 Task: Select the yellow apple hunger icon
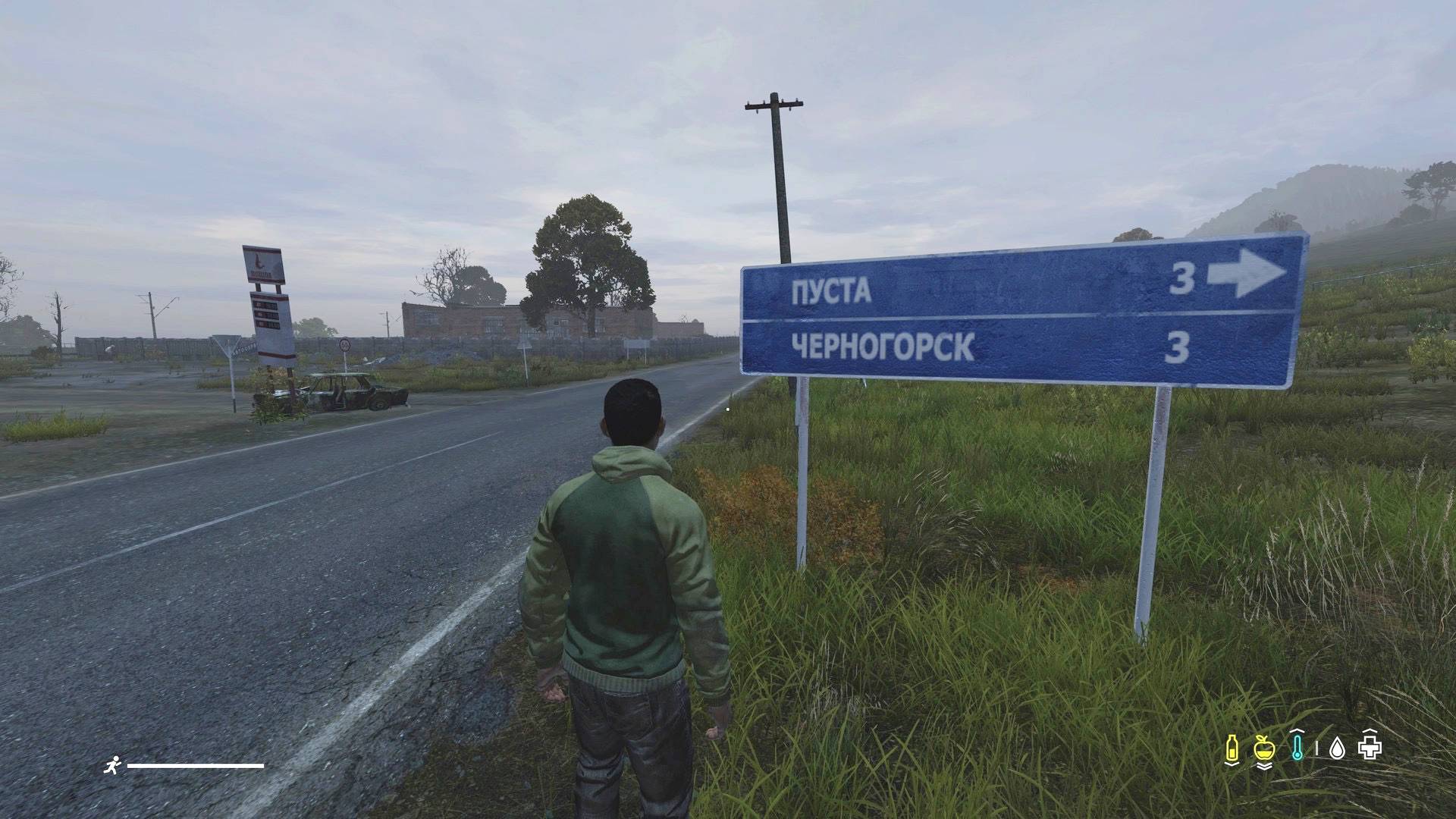pyautogui.click(x=1263, y=748)
